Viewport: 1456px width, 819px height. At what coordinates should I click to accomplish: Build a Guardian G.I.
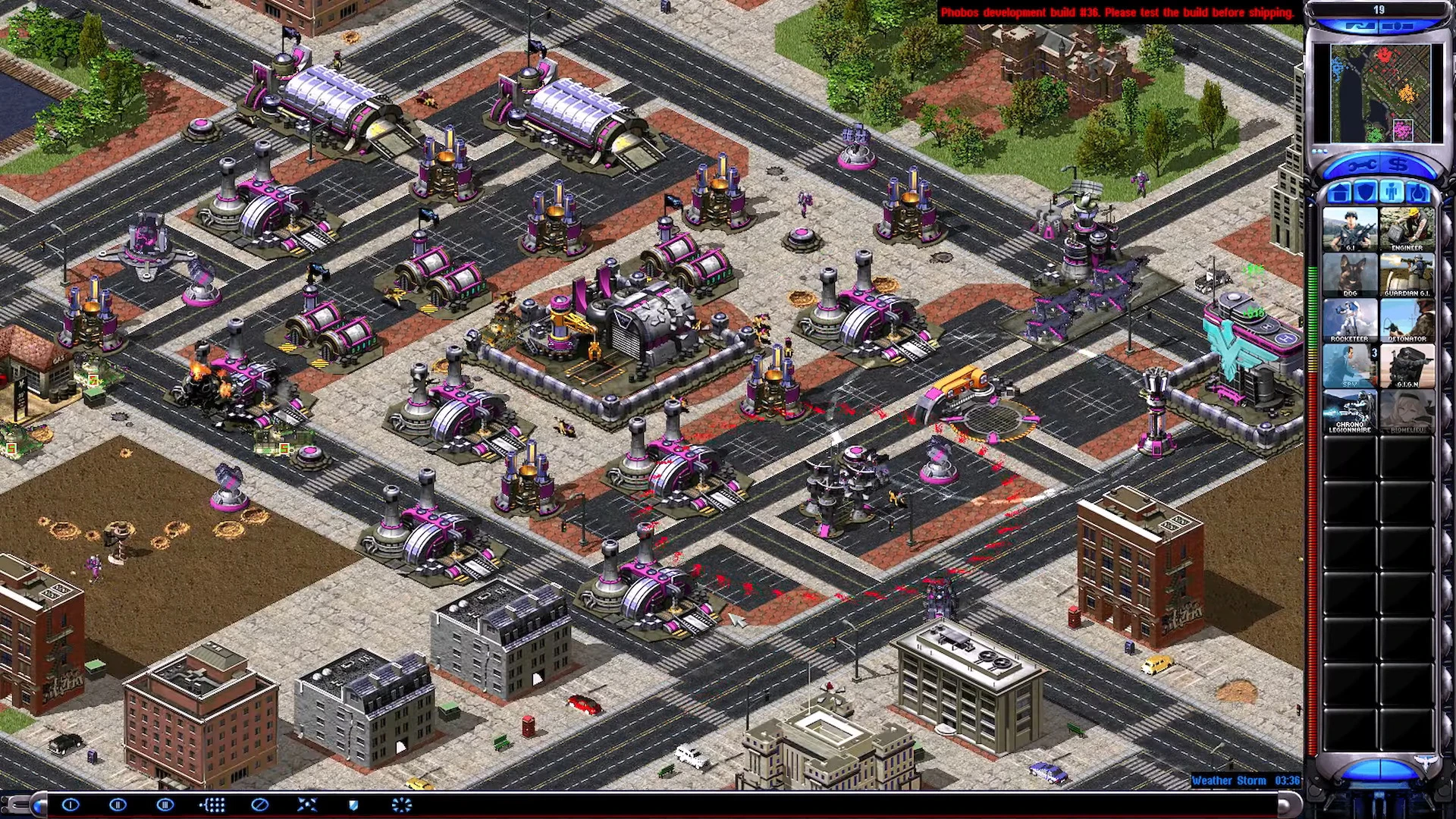tap(1407, 275)
